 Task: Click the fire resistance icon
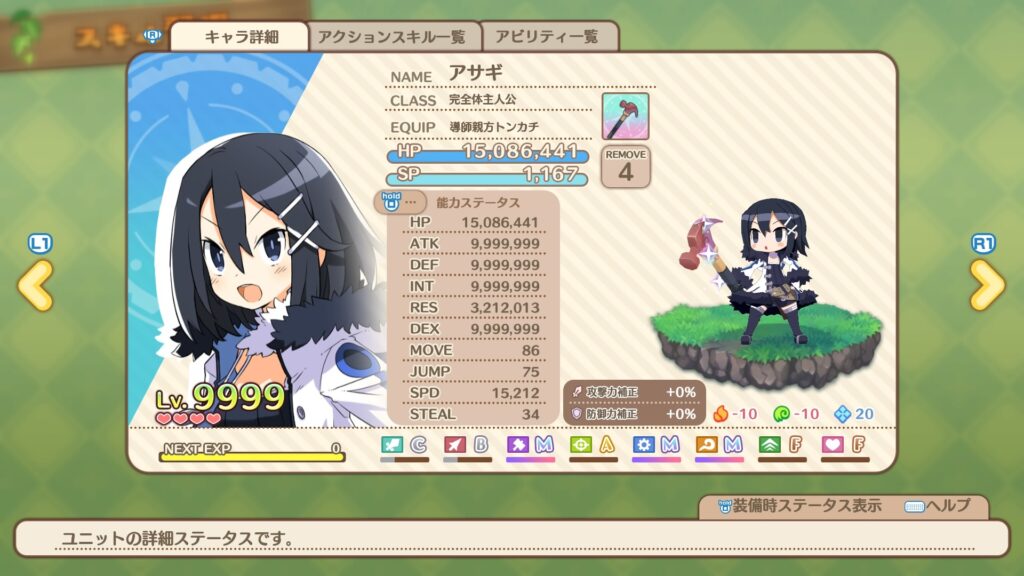click(x=719, y=413)
